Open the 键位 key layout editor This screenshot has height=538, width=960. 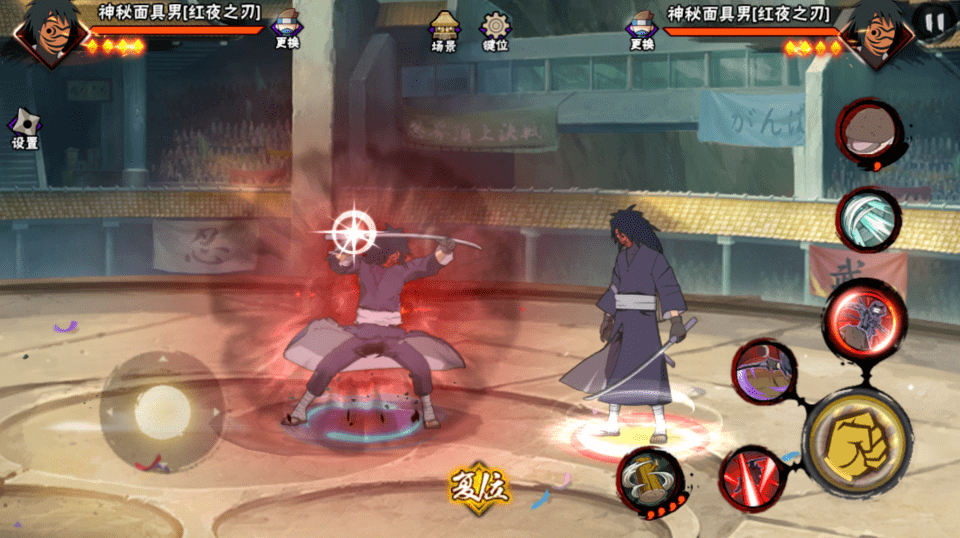tap(495, 31)
